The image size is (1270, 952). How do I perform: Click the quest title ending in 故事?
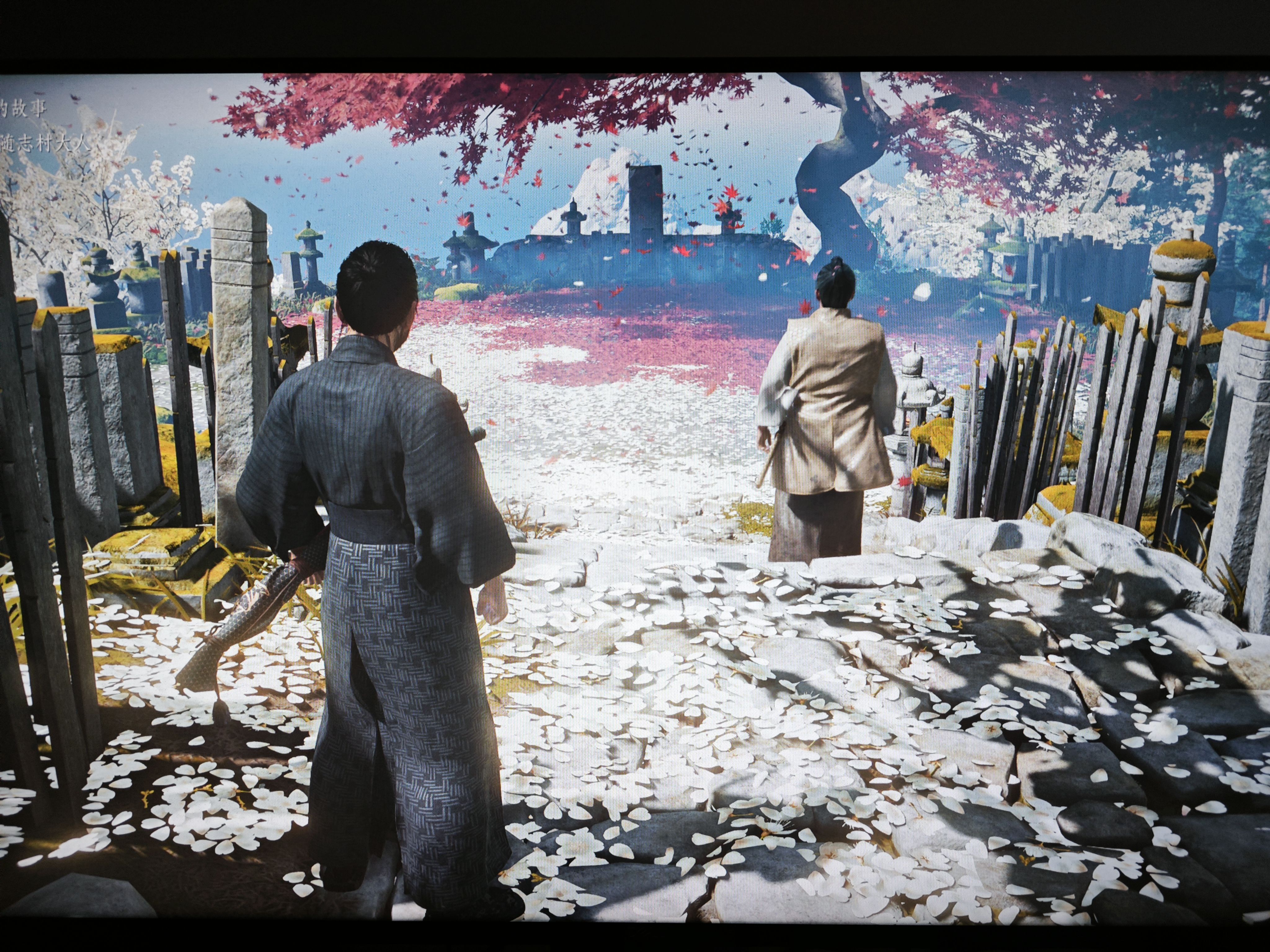[x=23, y=108]
